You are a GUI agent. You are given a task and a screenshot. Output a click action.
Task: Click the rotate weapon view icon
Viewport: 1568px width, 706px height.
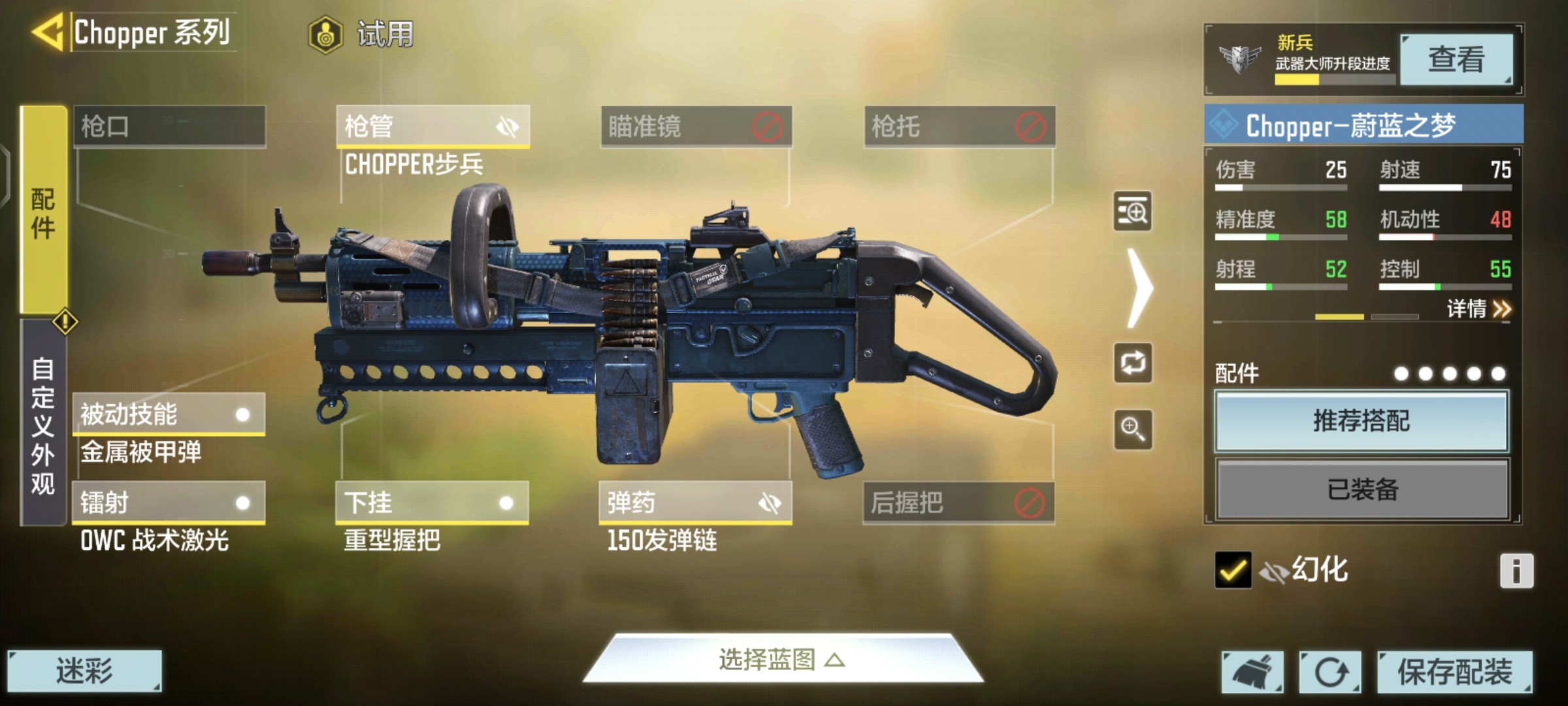coord(1133,363)
